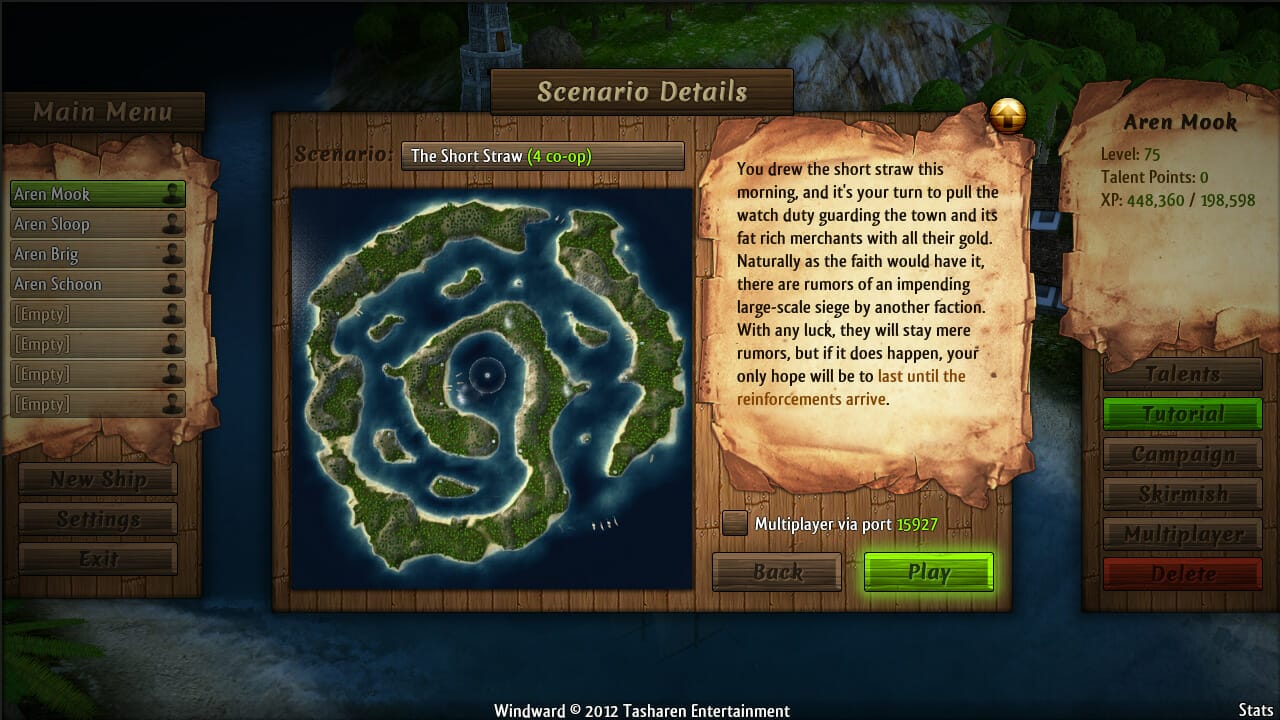The image size is (1280, 720).
Task: Launch the Tutorial
Action: click(x=1182, y=414)
